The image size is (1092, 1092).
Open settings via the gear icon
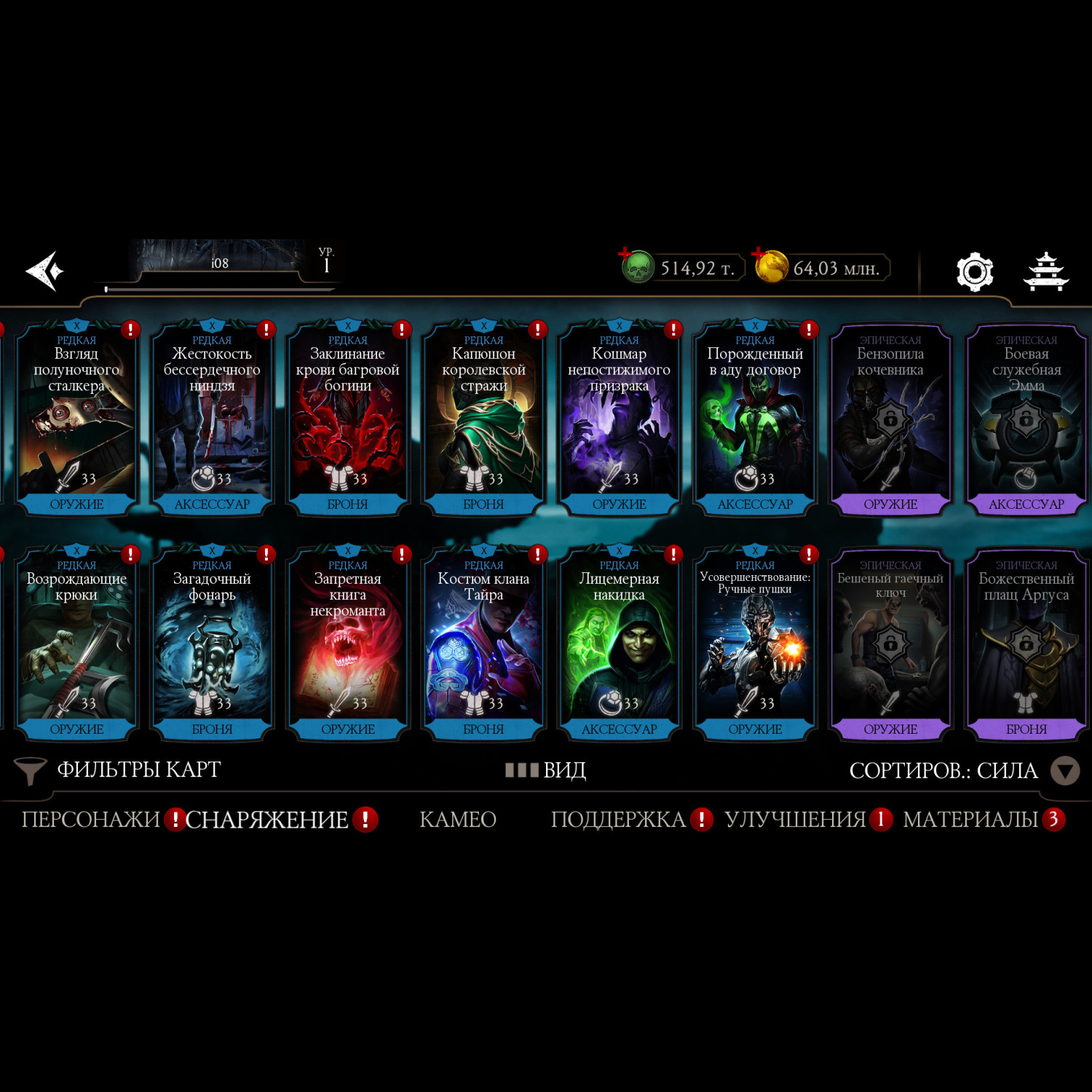974,272
